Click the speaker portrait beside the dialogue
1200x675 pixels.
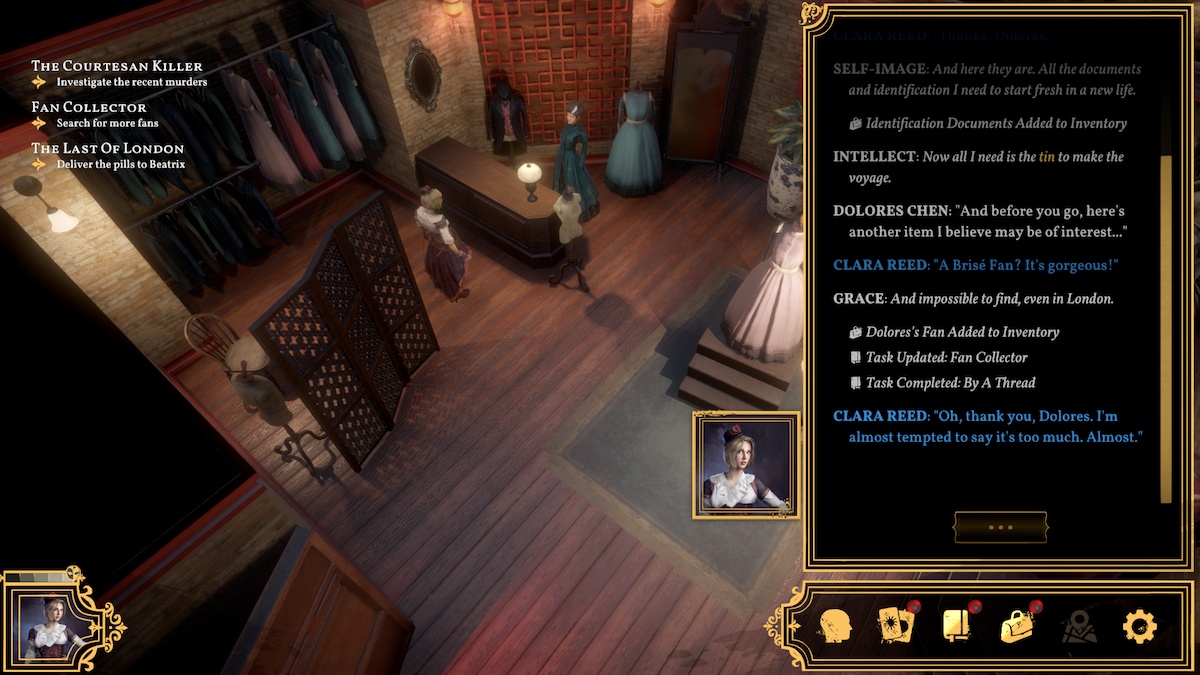pos(746,465)
